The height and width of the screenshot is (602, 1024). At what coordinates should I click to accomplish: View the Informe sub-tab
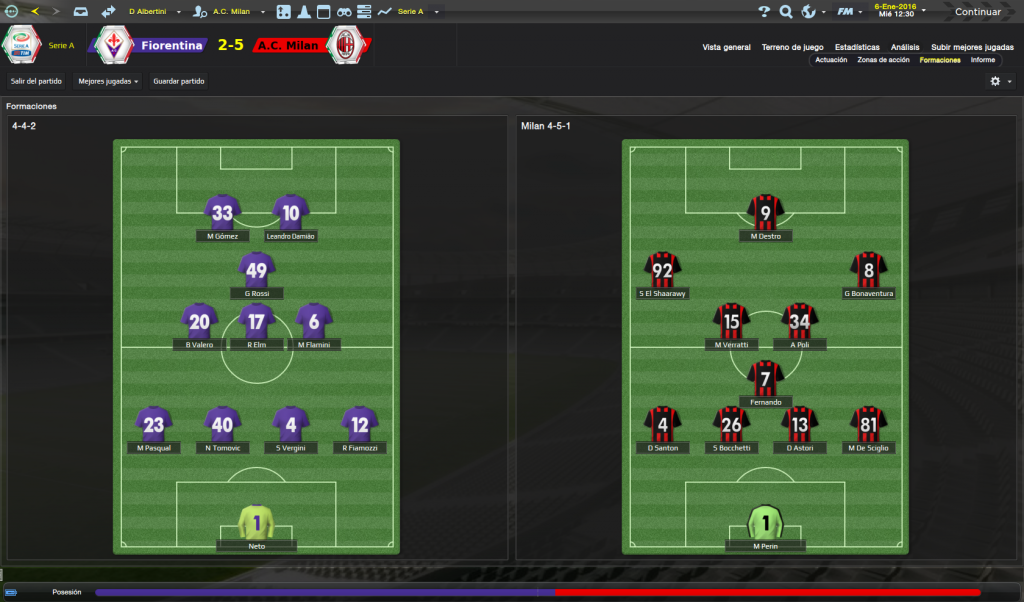983,60
